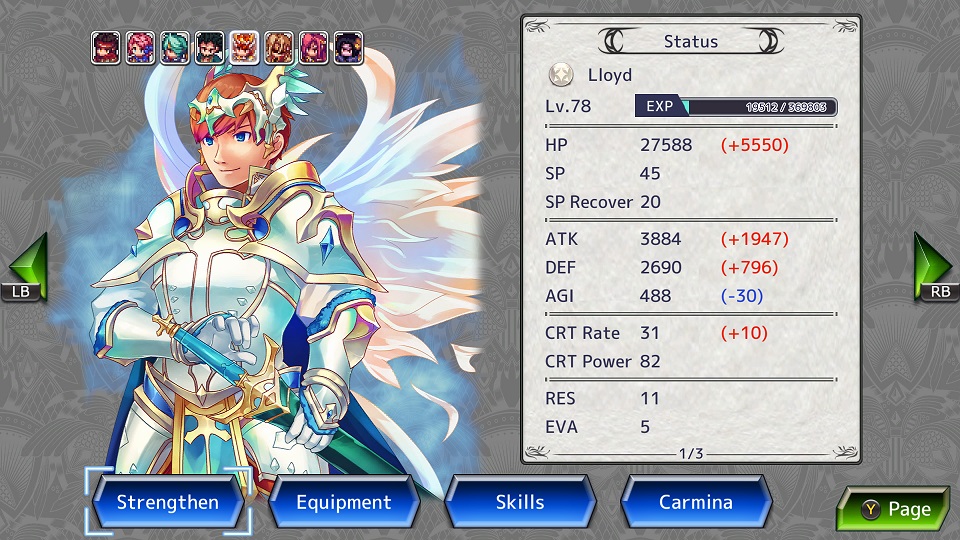
Task: Open the Skills menu
Action: tap(520, 502)
